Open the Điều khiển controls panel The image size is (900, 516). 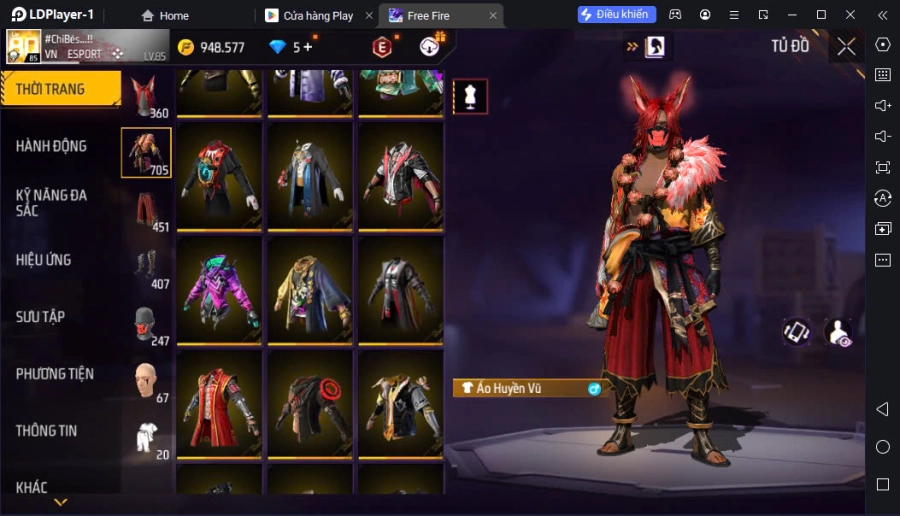pos(616,15)
